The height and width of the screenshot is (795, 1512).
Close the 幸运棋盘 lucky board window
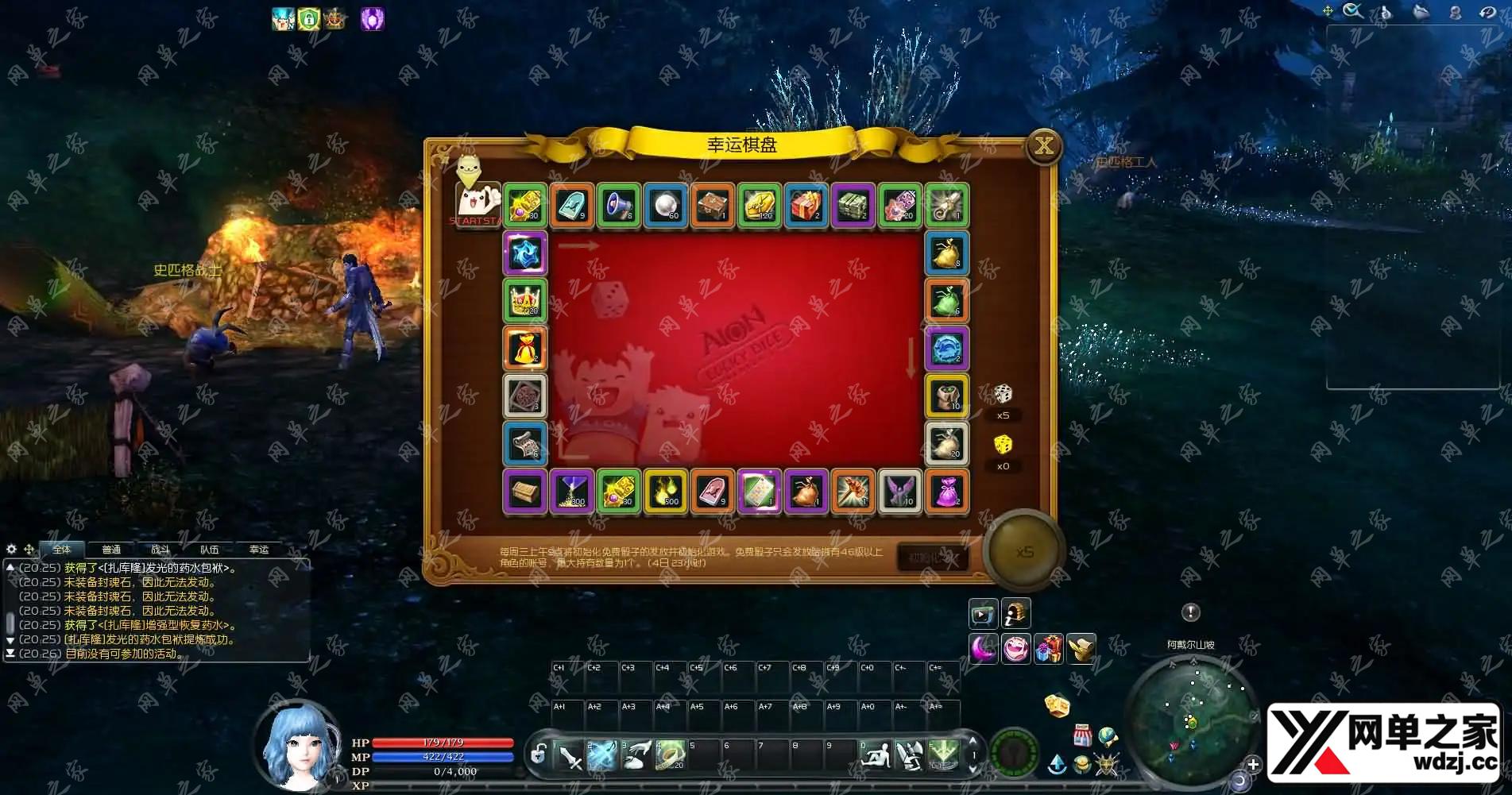tap(1043, 145)
